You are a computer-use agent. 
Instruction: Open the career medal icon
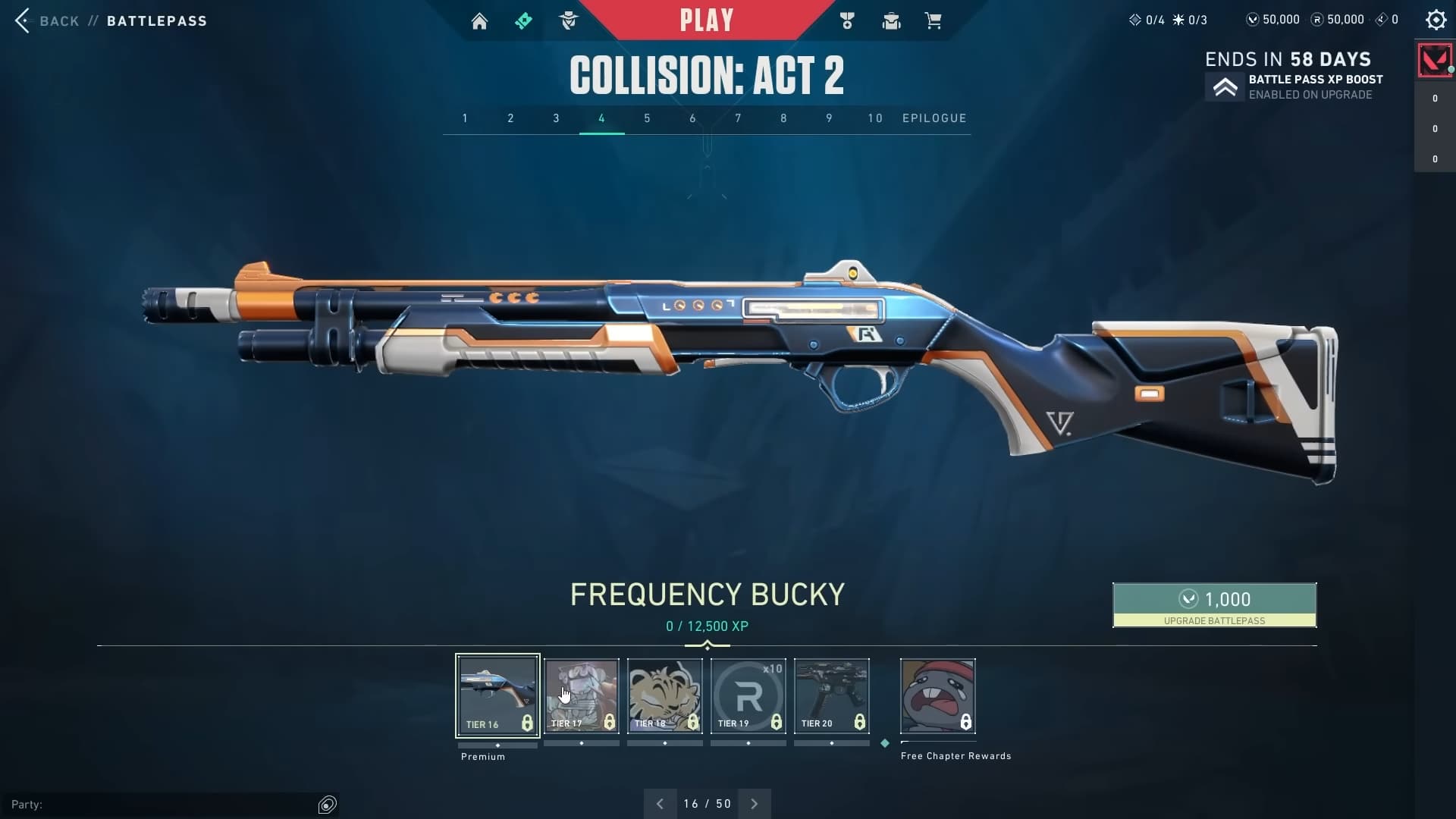[847, 20]
